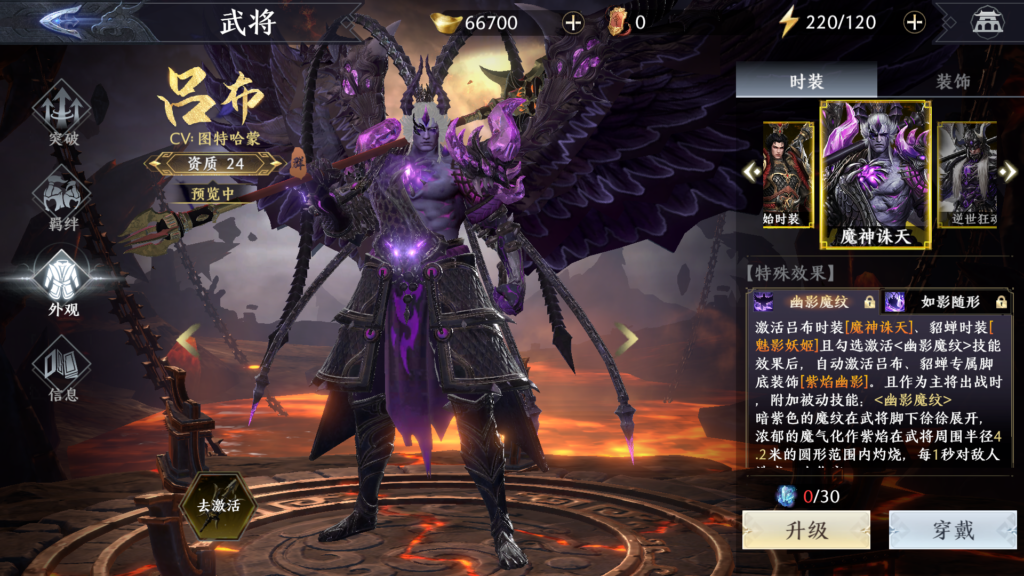
Task: Show previous costumes with the left arrow
Action: point(752,172)
